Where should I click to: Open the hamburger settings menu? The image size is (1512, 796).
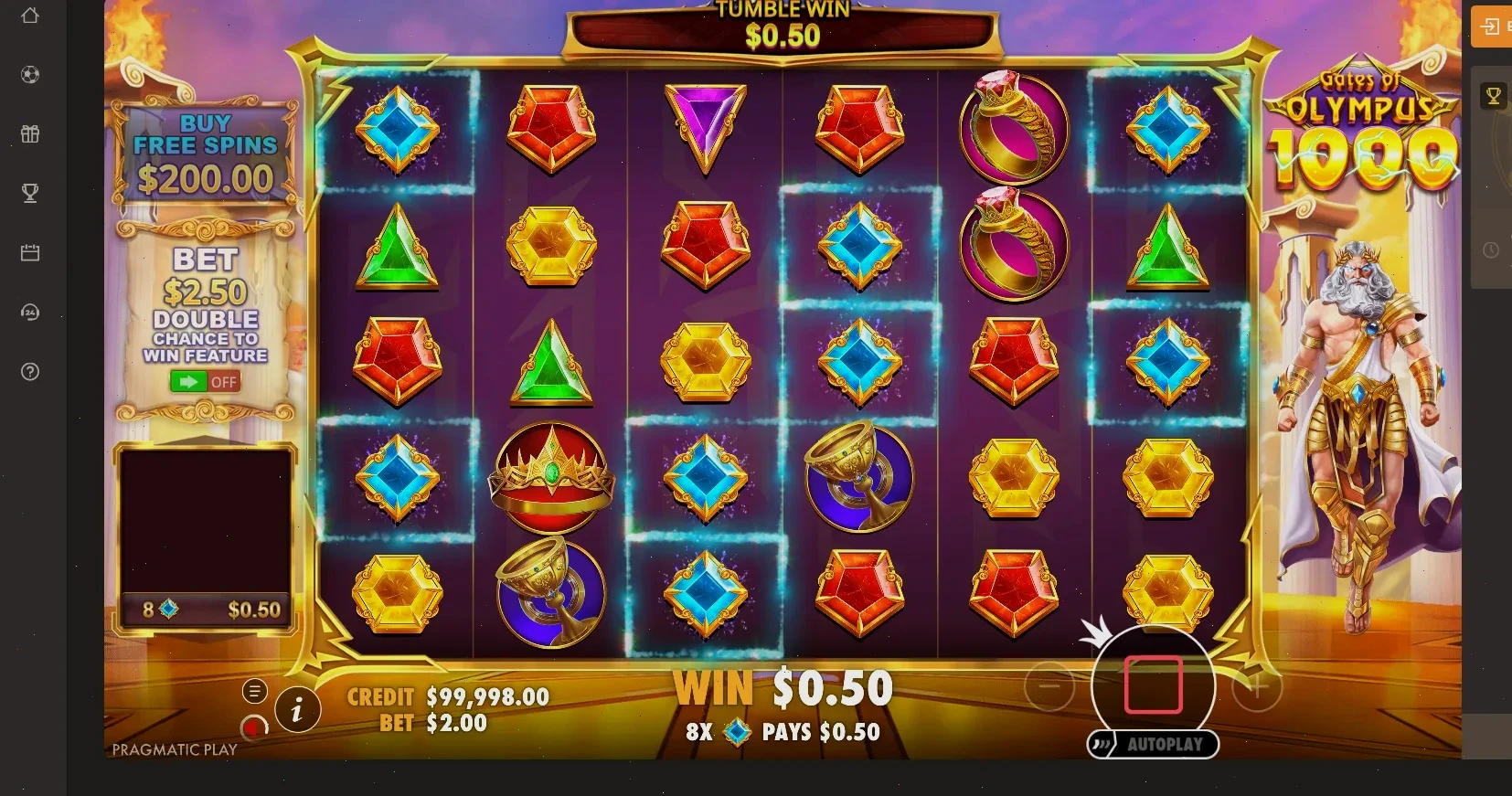[x=254, y=692]
